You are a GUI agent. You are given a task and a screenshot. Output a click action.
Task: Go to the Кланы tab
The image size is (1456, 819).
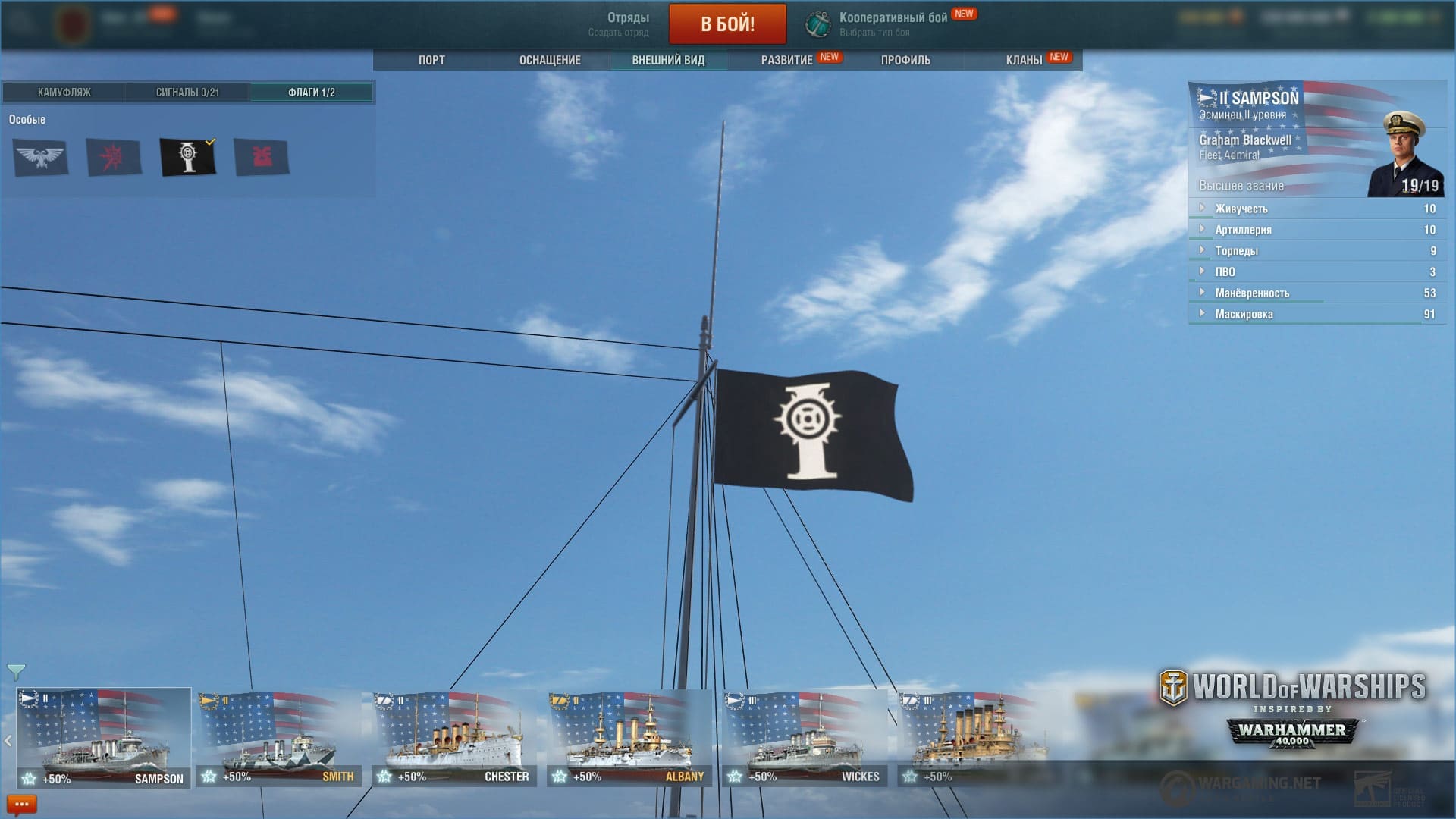[1024, 60]
